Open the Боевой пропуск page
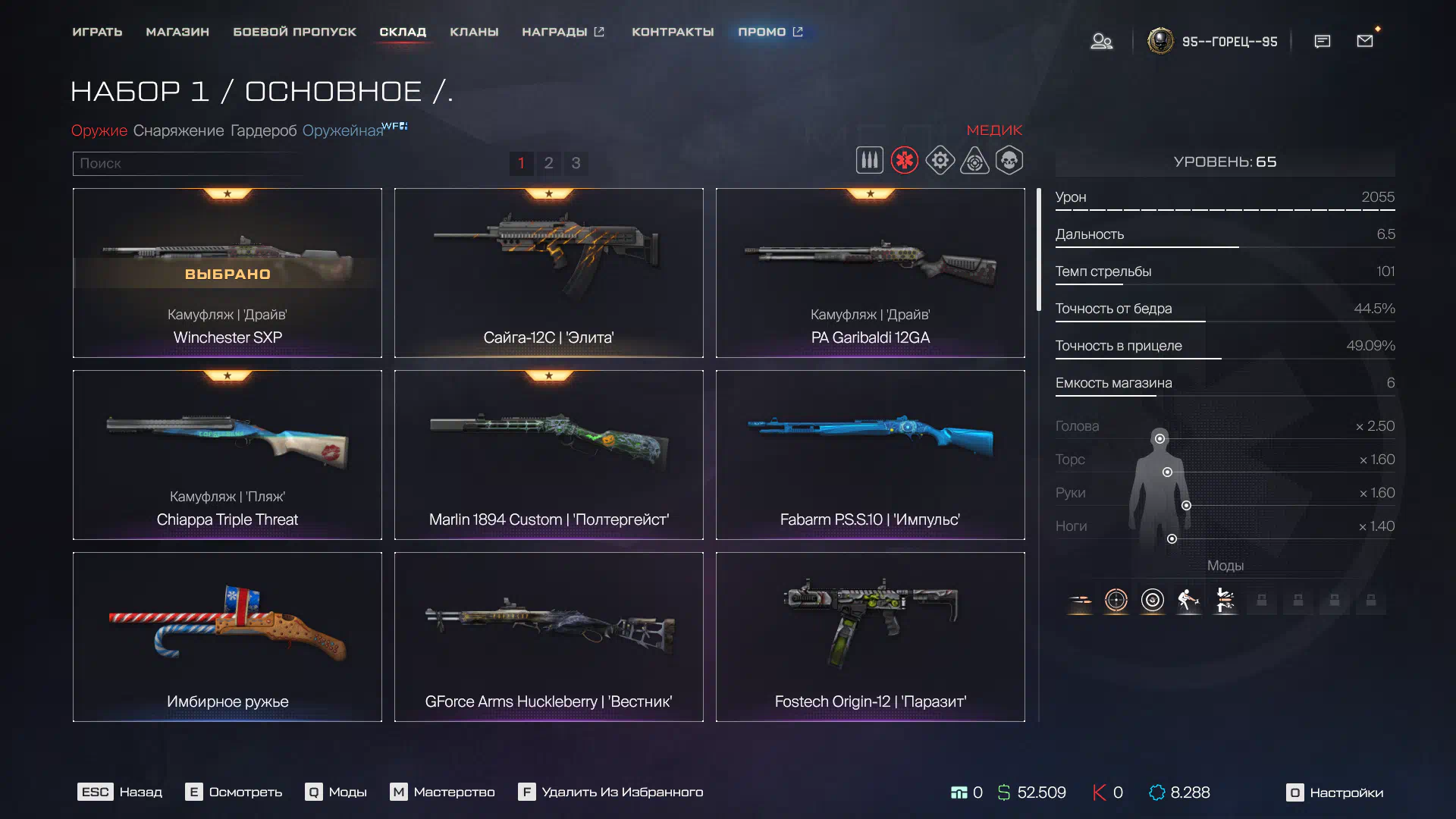The width and height of the screenshot is (1456, 819). coord(294,32)
